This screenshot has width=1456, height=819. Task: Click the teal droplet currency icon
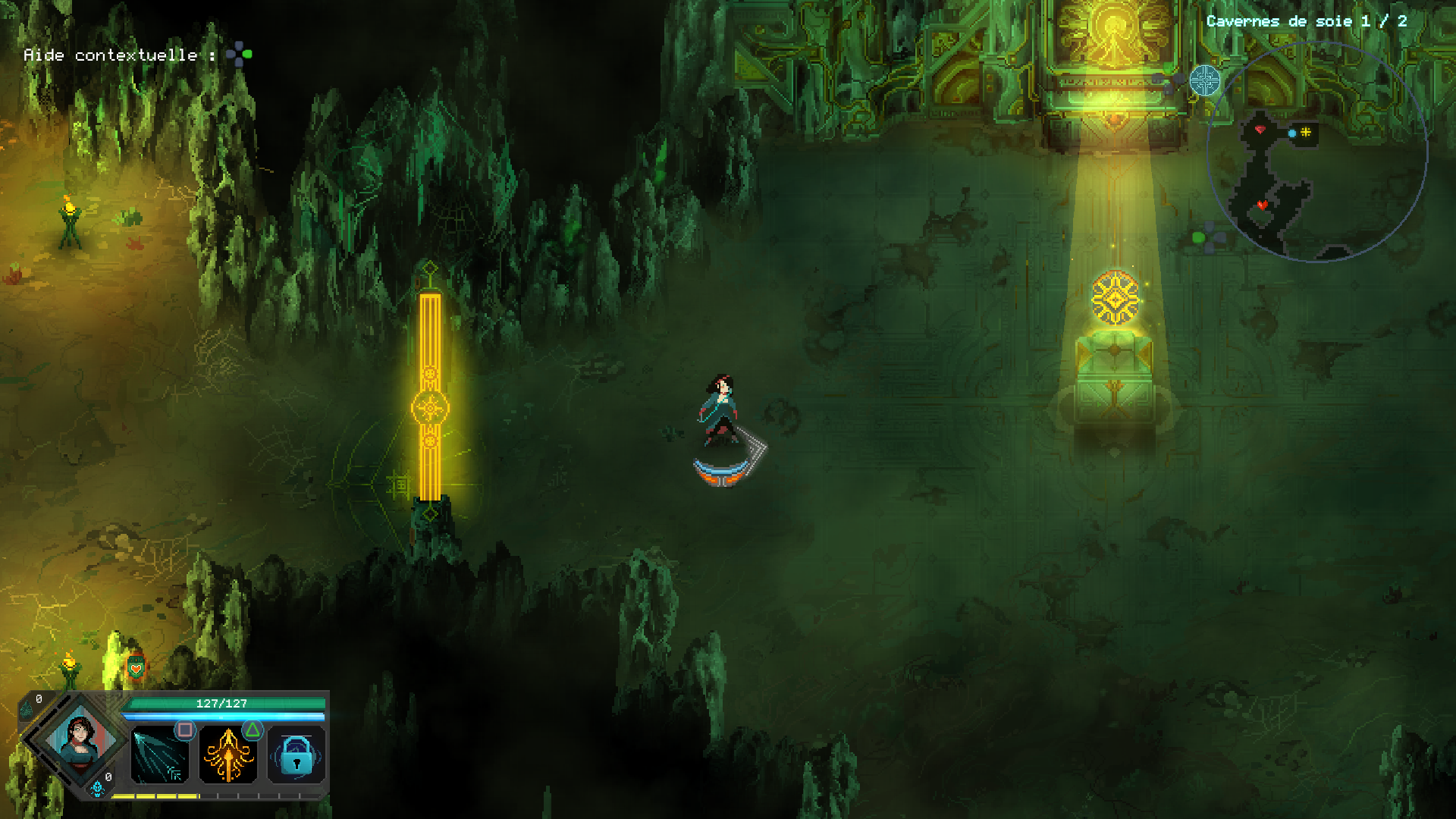click(x=27, y=711)
